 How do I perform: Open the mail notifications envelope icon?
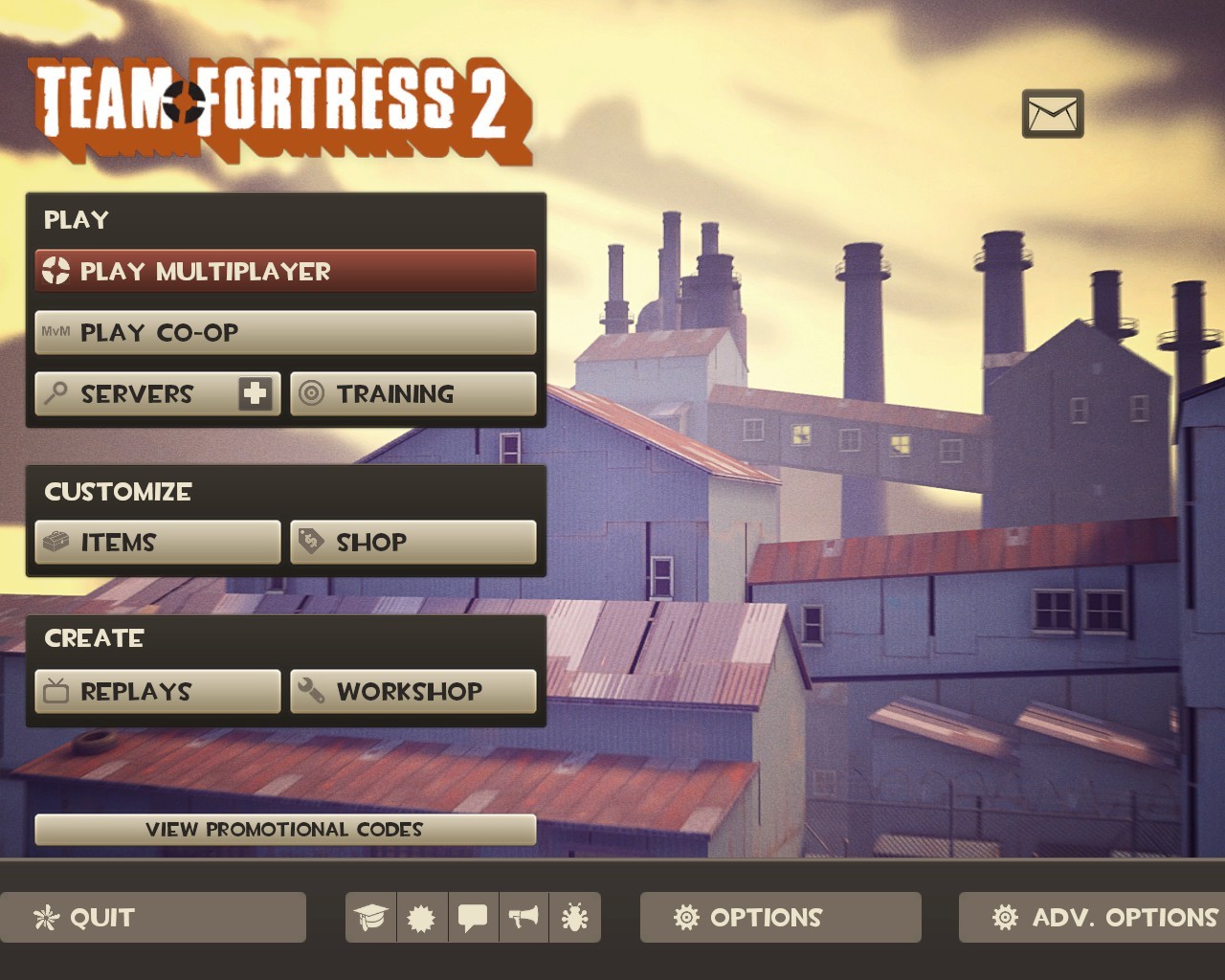[1053, 114]
